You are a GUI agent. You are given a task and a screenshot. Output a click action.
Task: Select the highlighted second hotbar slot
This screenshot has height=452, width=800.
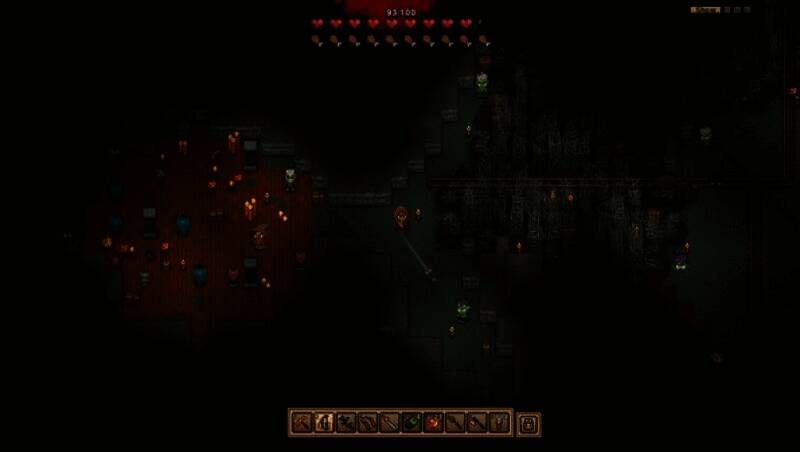[324, 423]
